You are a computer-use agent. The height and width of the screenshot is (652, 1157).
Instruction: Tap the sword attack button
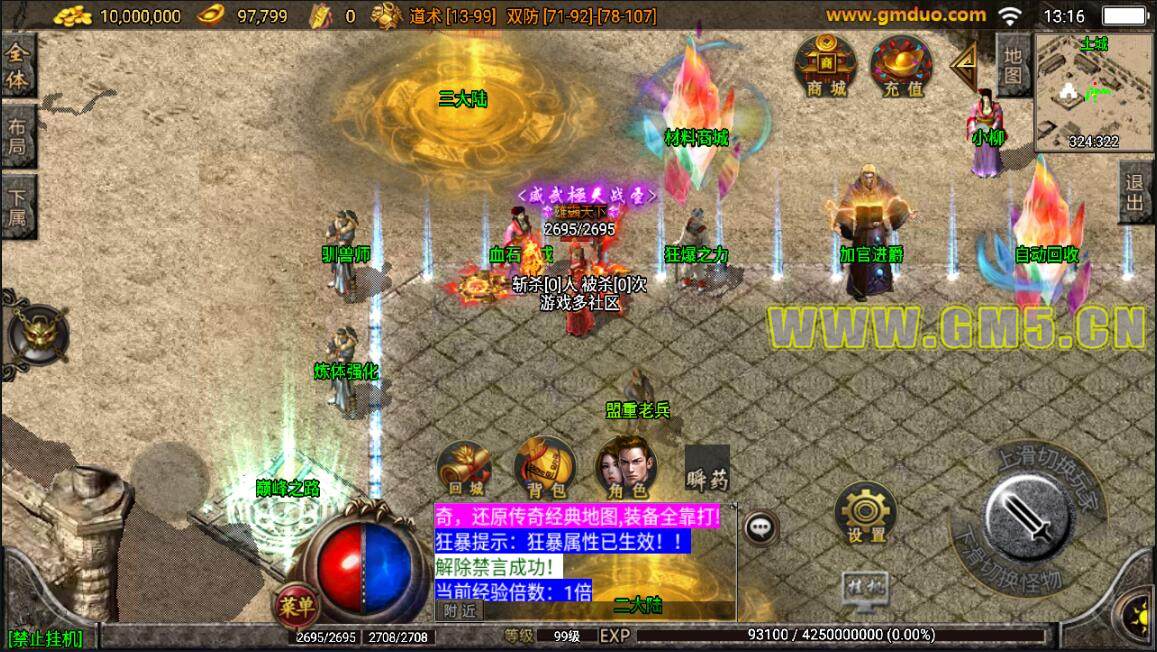tap(1030, 516)
